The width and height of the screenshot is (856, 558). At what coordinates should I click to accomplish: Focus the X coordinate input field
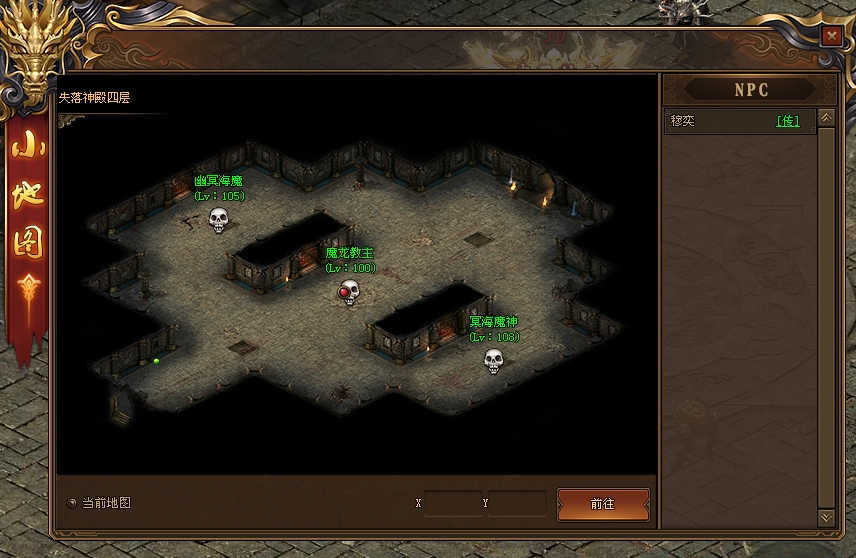pyautogui.click(x=449, y=503)
